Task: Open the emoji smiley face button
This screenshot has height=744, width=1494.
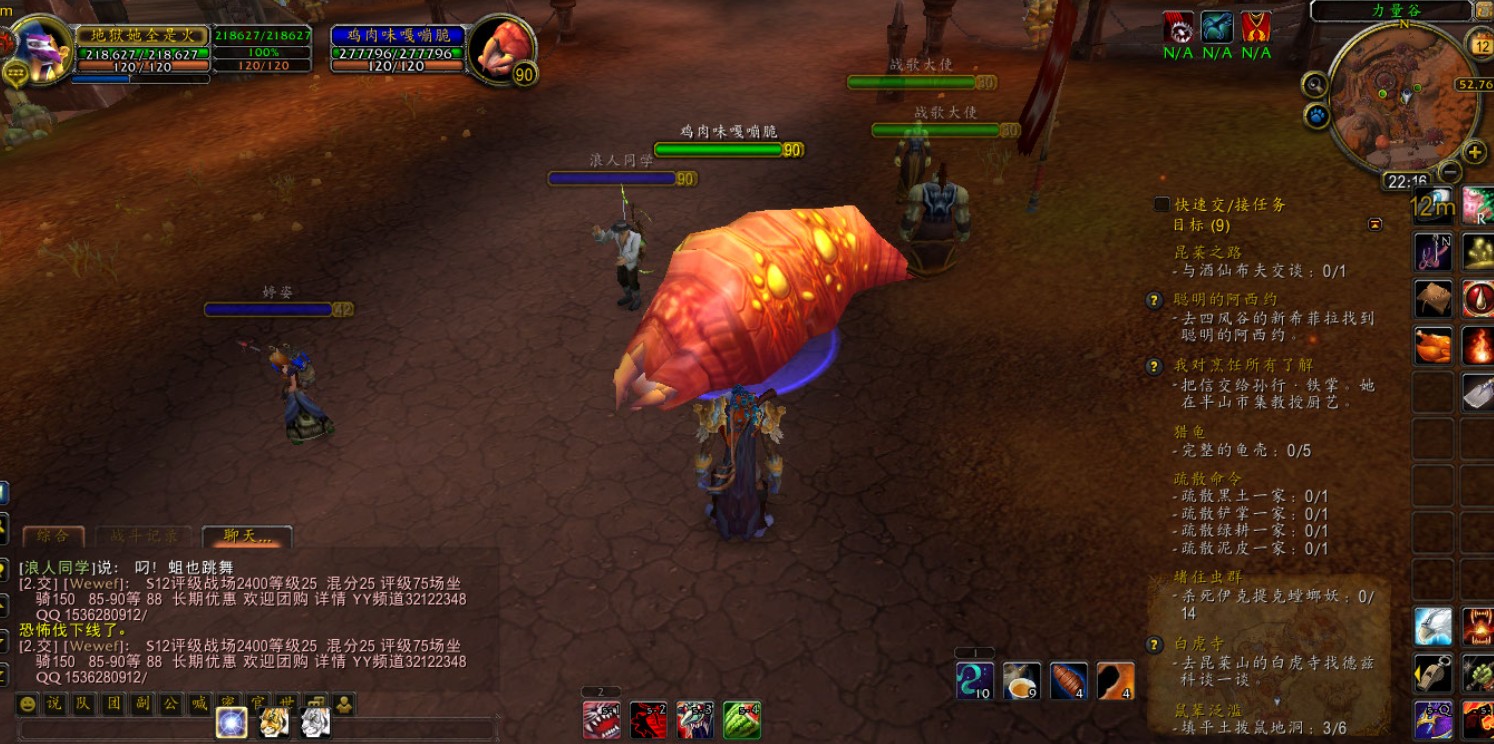Action: click(x=27, y=704)
